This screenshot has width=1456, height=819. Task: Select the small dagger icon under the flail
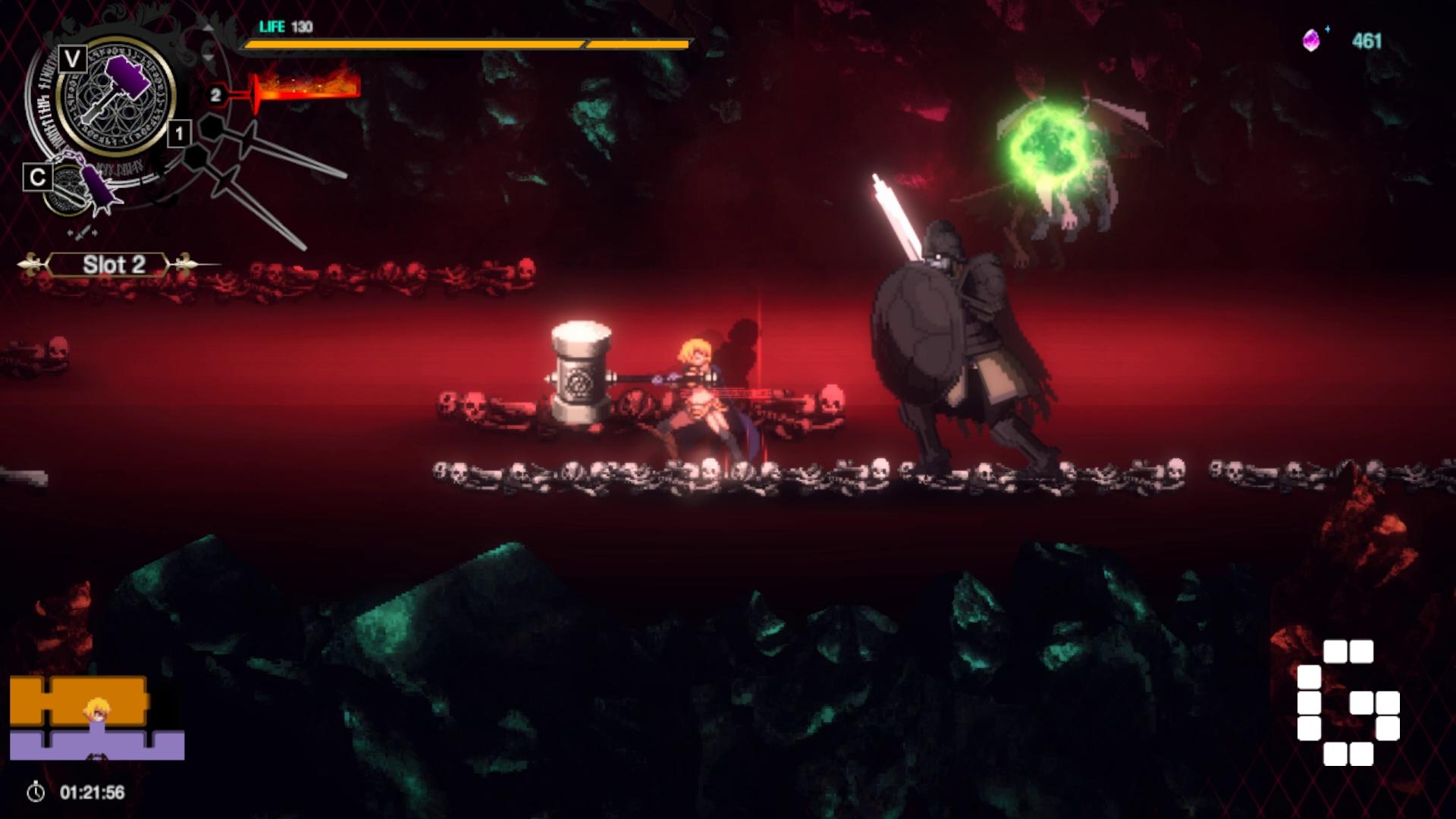point(82,231)
